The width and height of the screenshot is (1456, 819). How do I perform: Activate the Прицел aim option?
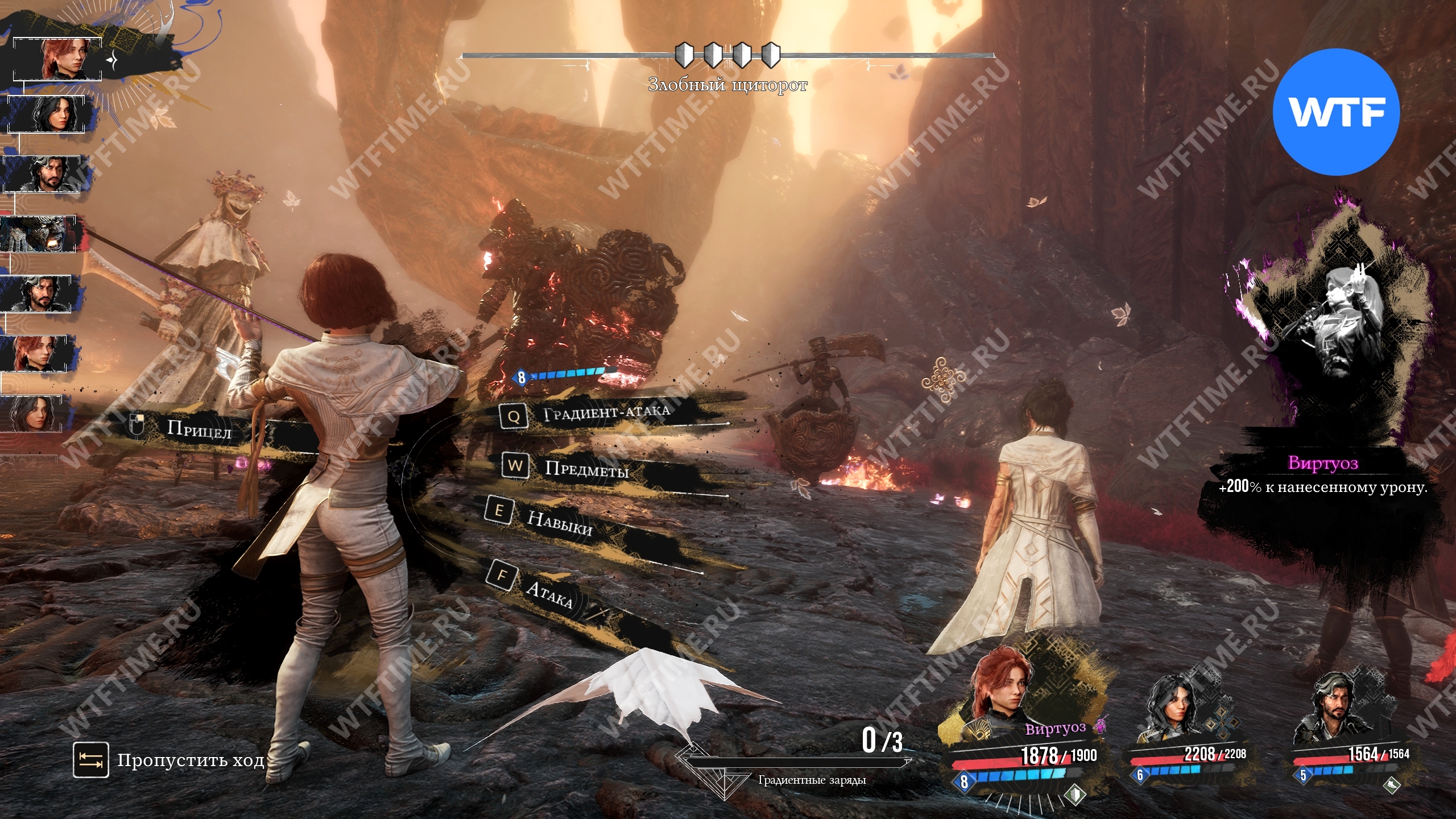tap(198, 429)
